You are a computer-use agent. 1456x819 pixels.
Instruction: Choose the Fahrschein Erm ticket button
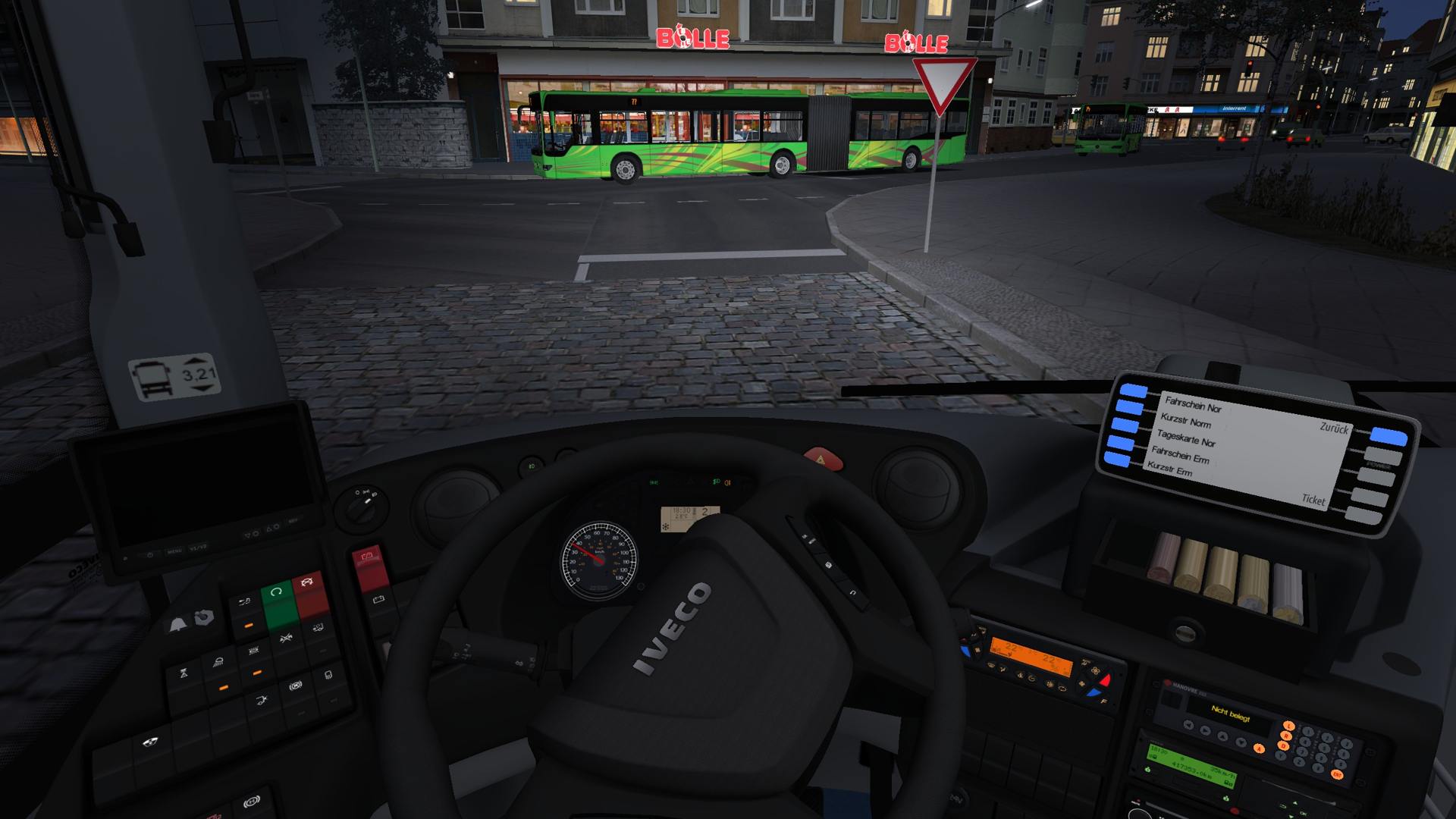pyautogui.click(x=1120, y=442)
